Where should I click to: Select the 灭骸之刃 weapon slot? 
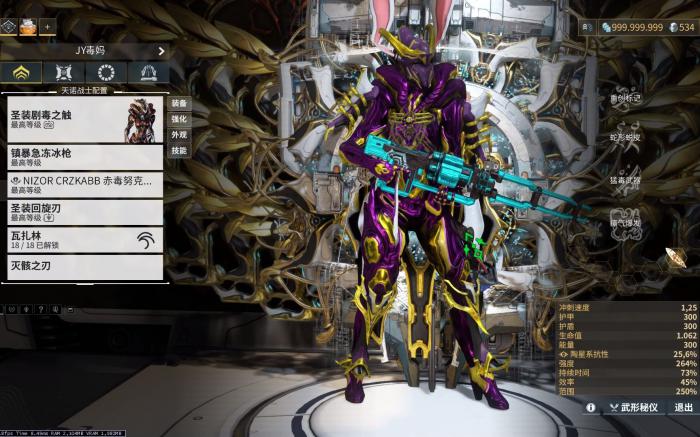click(84, 266)
